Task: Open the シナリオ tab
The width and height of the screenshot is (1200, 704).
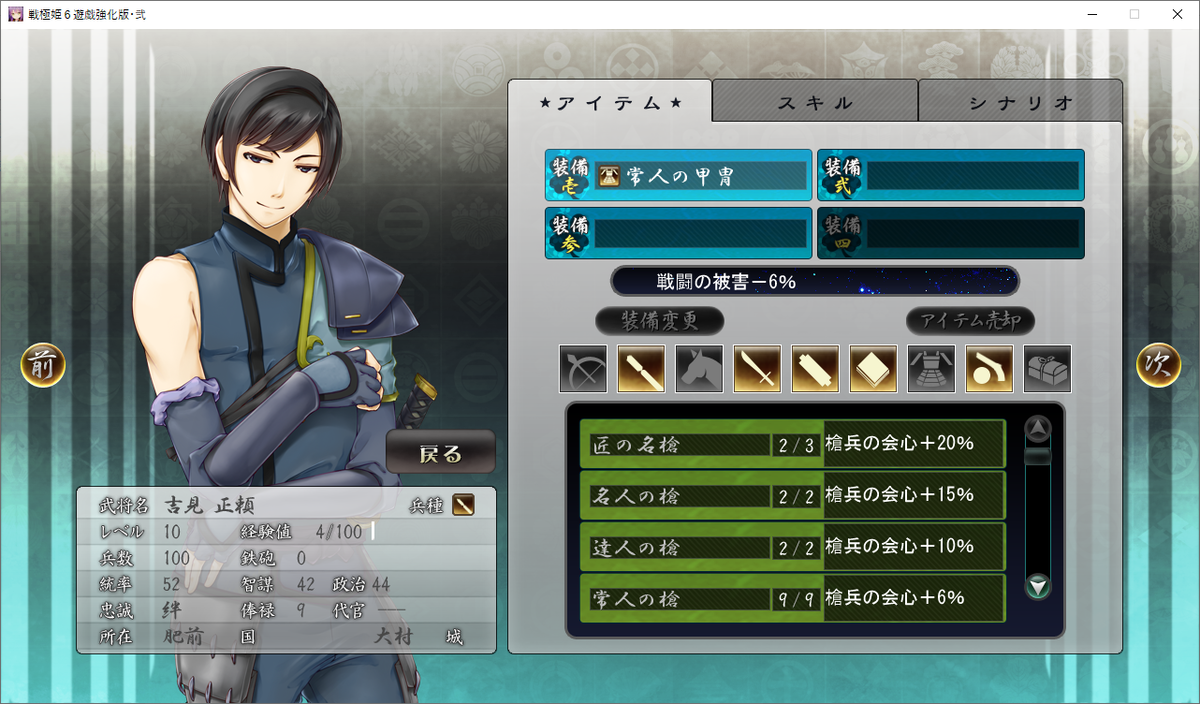Action: (x=1020, y=102)
